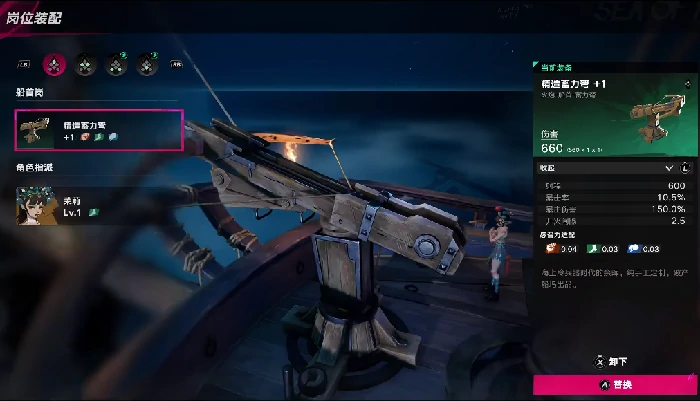Viewport: 700px width, 401px height.
Task: Choose the 茉莉 Lv.1 character row
Action: [99, 204]
